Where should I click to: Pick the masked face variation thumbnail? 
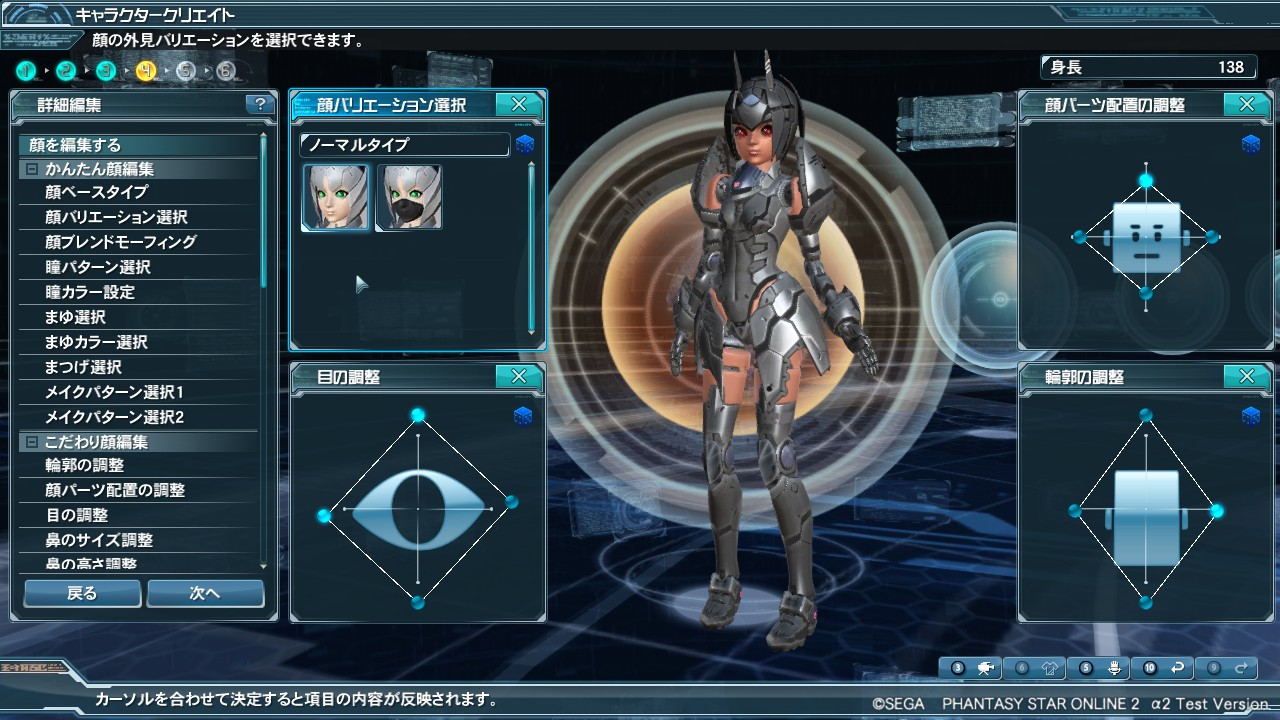point(409,197)
